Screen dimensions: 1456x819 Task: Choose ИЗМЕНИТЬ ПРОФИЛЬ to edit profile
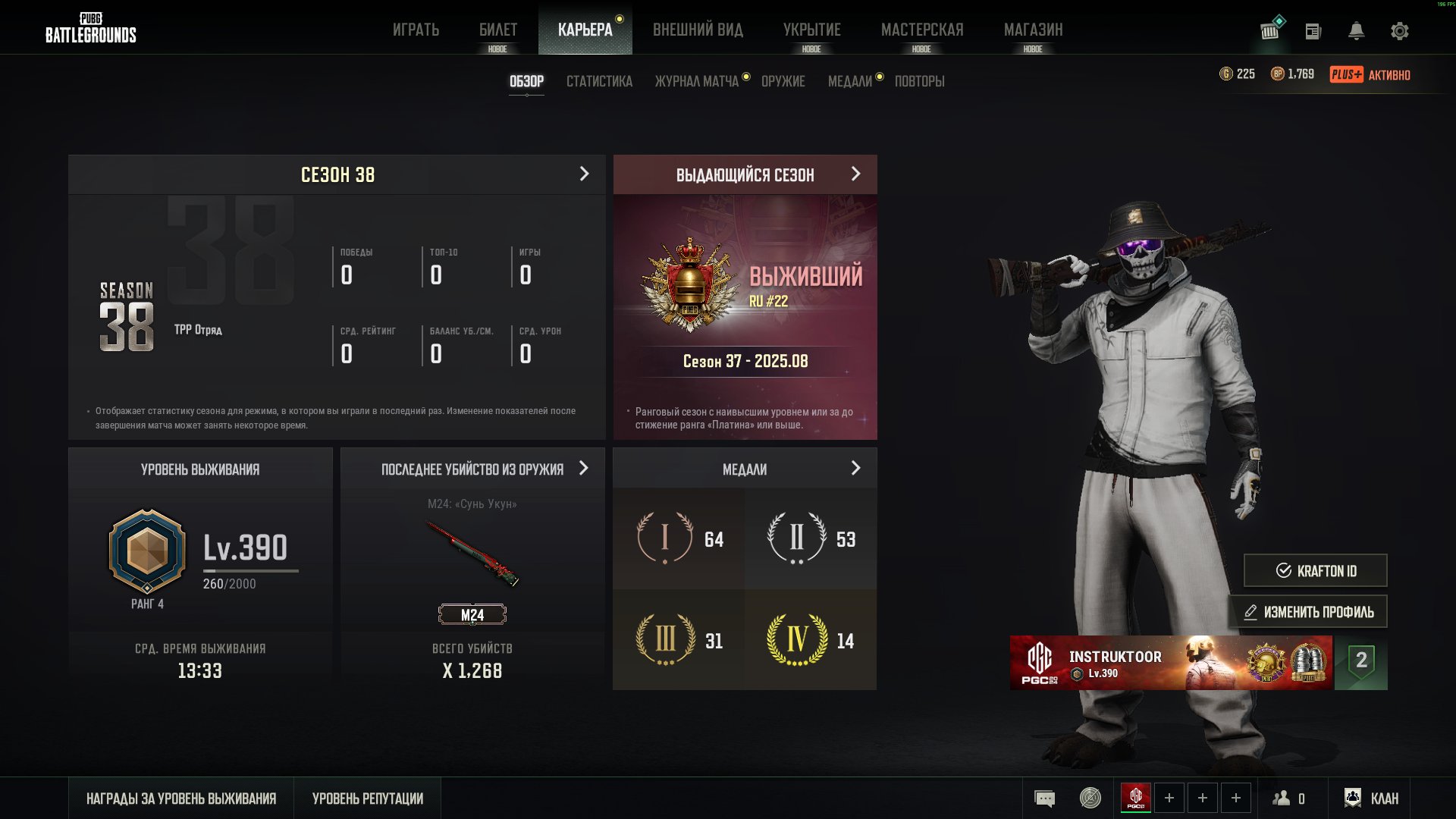pos(1308,612)
